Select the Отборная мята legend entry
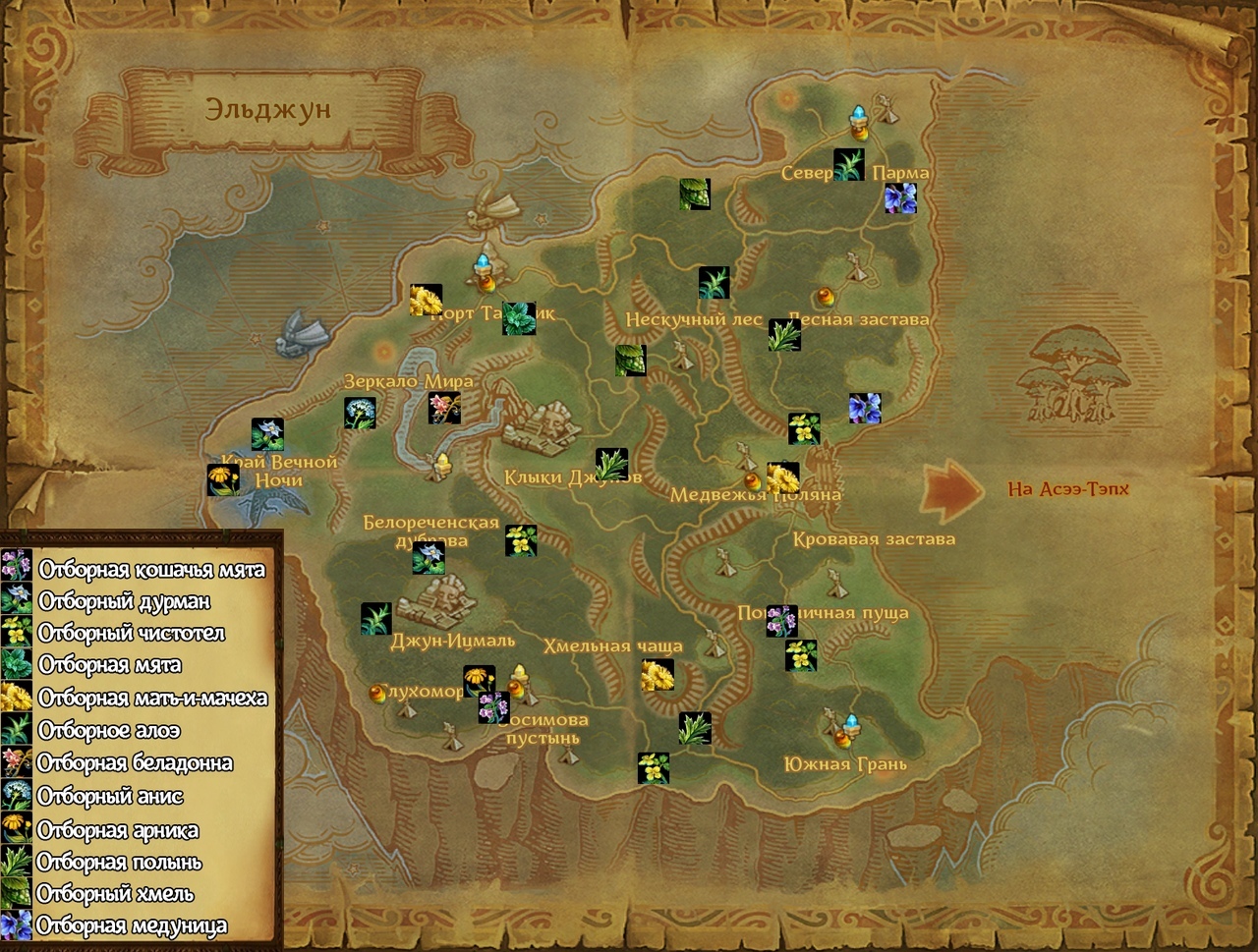The height and width of the screenshot is (952, 1258). point(109,666)
